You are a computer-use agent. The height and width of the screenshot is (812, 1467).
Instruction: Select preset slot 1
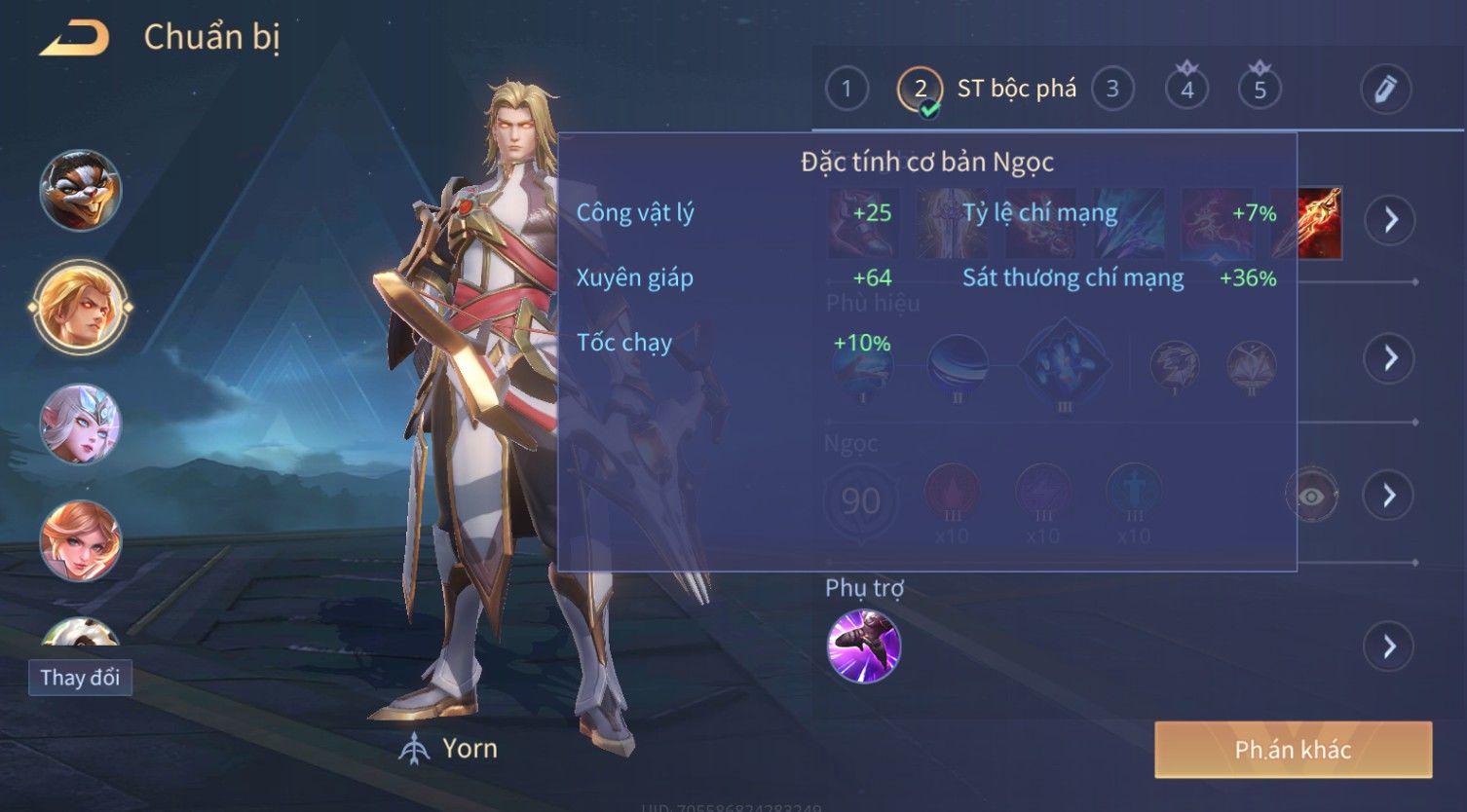846,90
